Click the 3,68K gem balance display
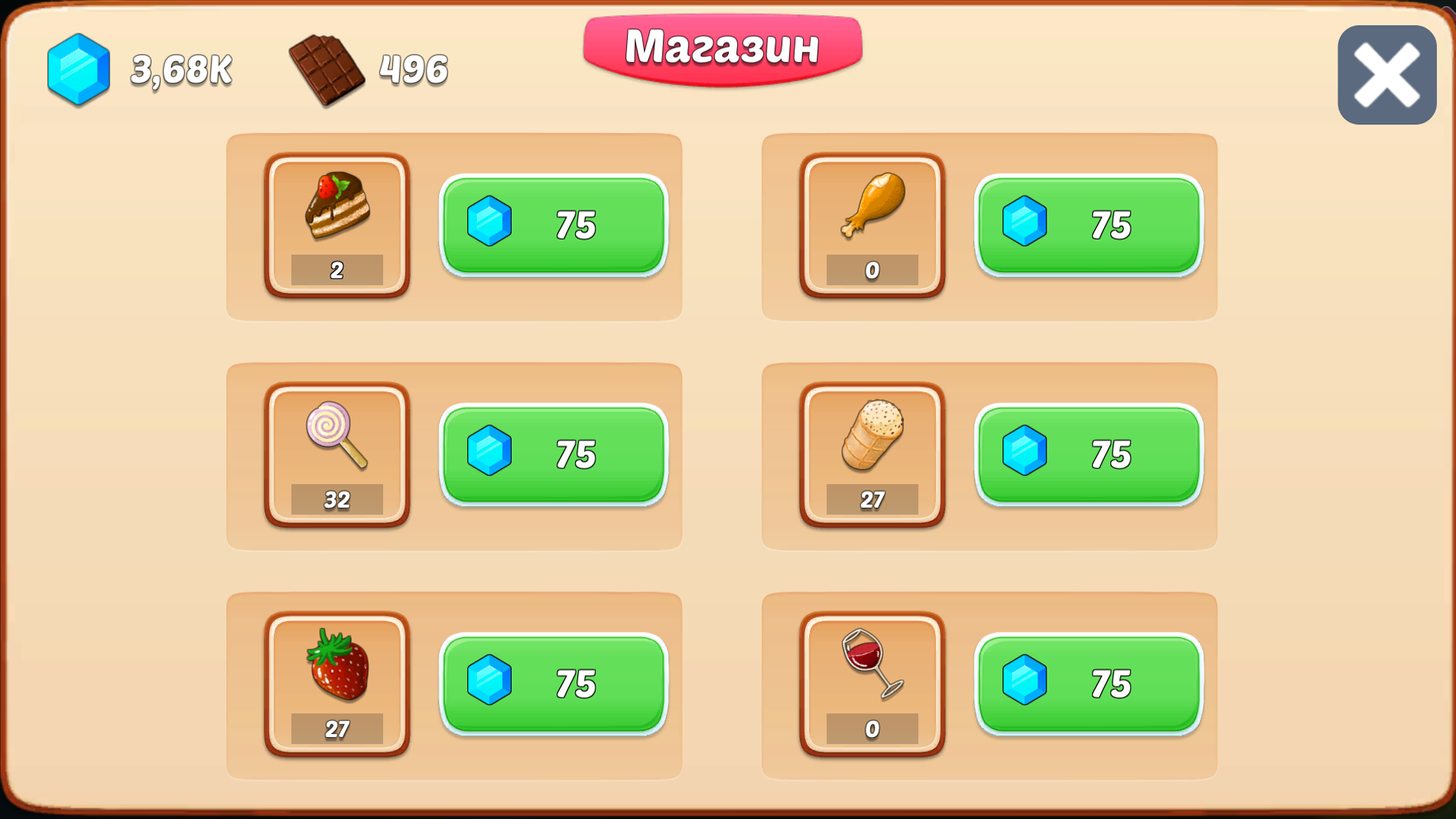The height and width of the screenshot is (819, 1456). (x=180, y=71)
